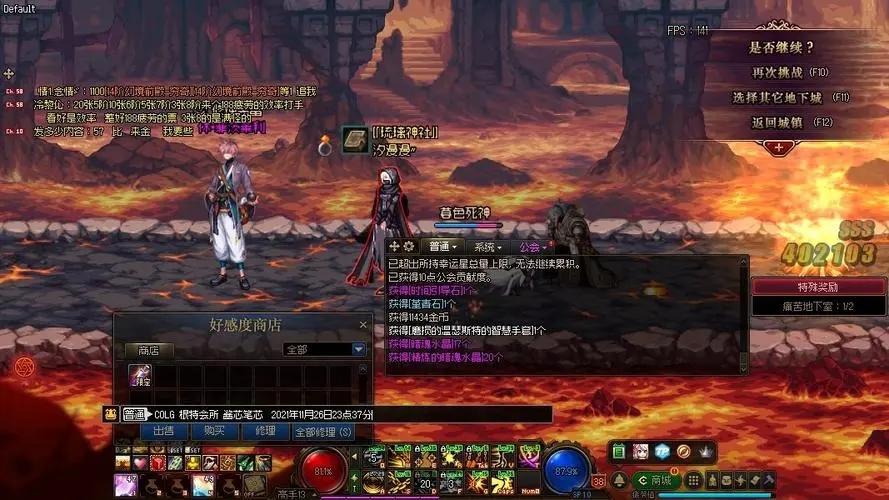Click the 出售 sell button
This screenshot has height=500, width=889.
coord(163,431)
